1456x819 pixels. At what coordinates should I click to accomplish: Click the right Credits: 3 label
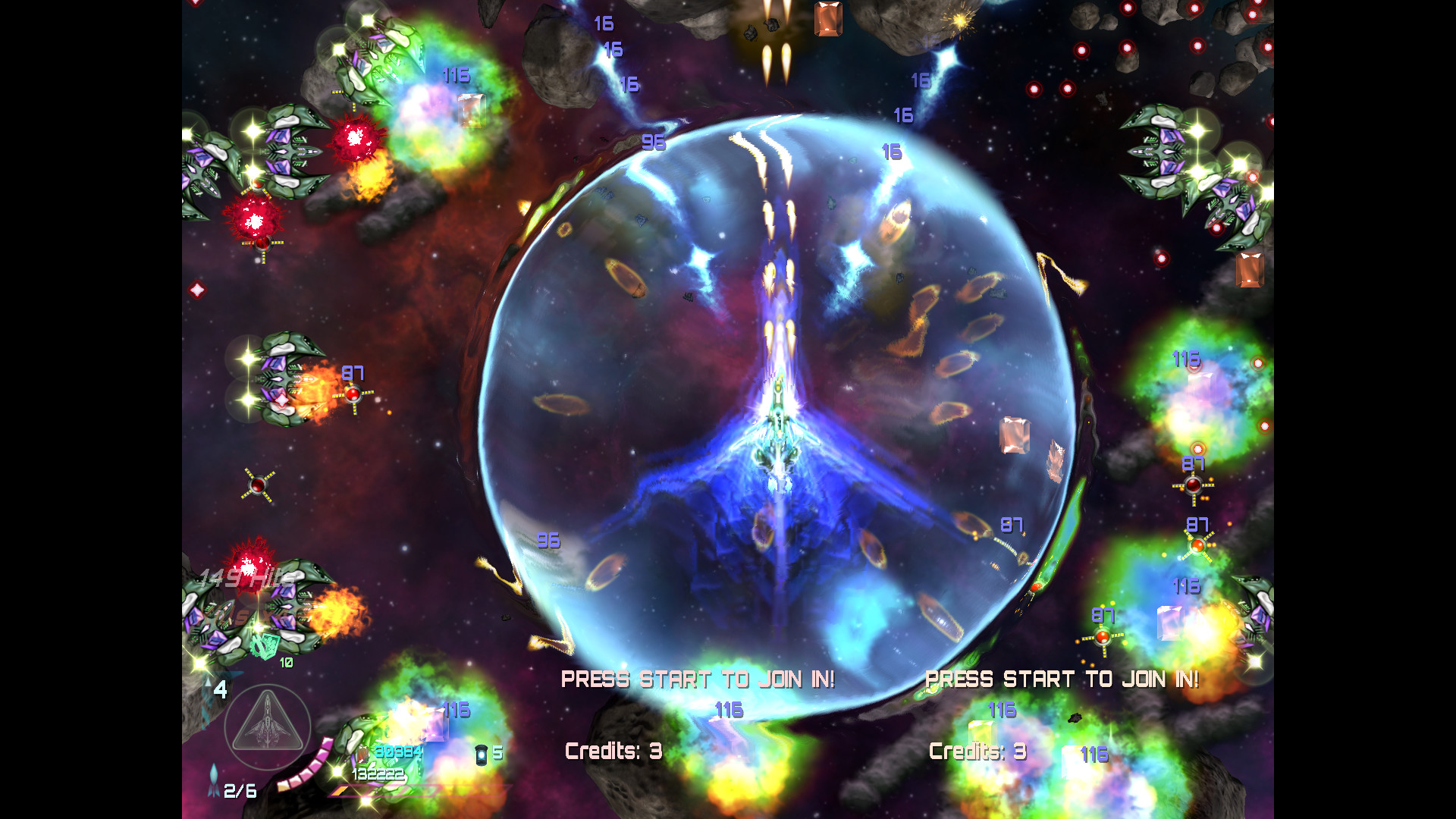pyautogui.click(x=977, y=752)
